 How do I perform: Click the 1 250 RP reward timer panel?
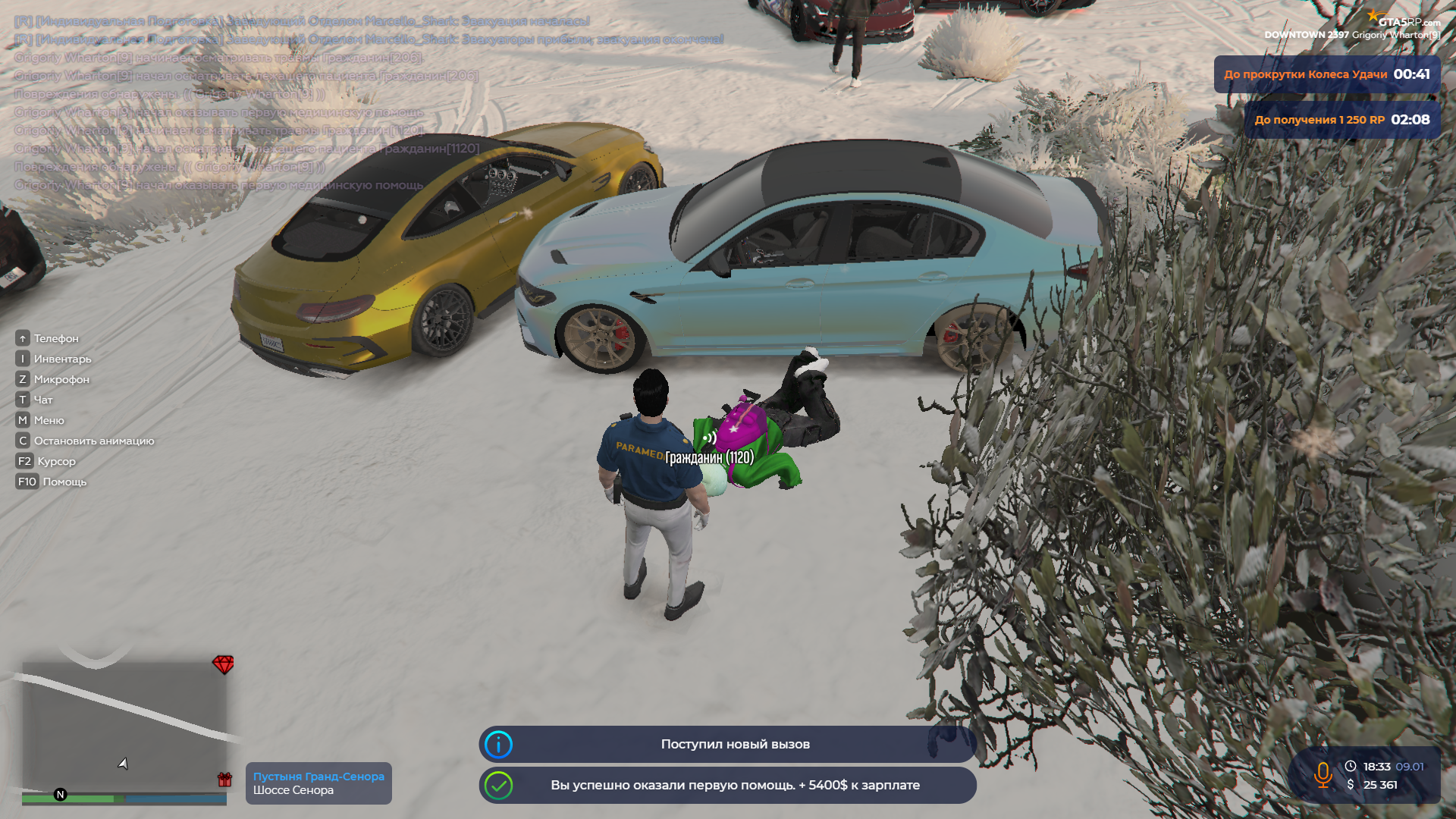click(1341, 120)
